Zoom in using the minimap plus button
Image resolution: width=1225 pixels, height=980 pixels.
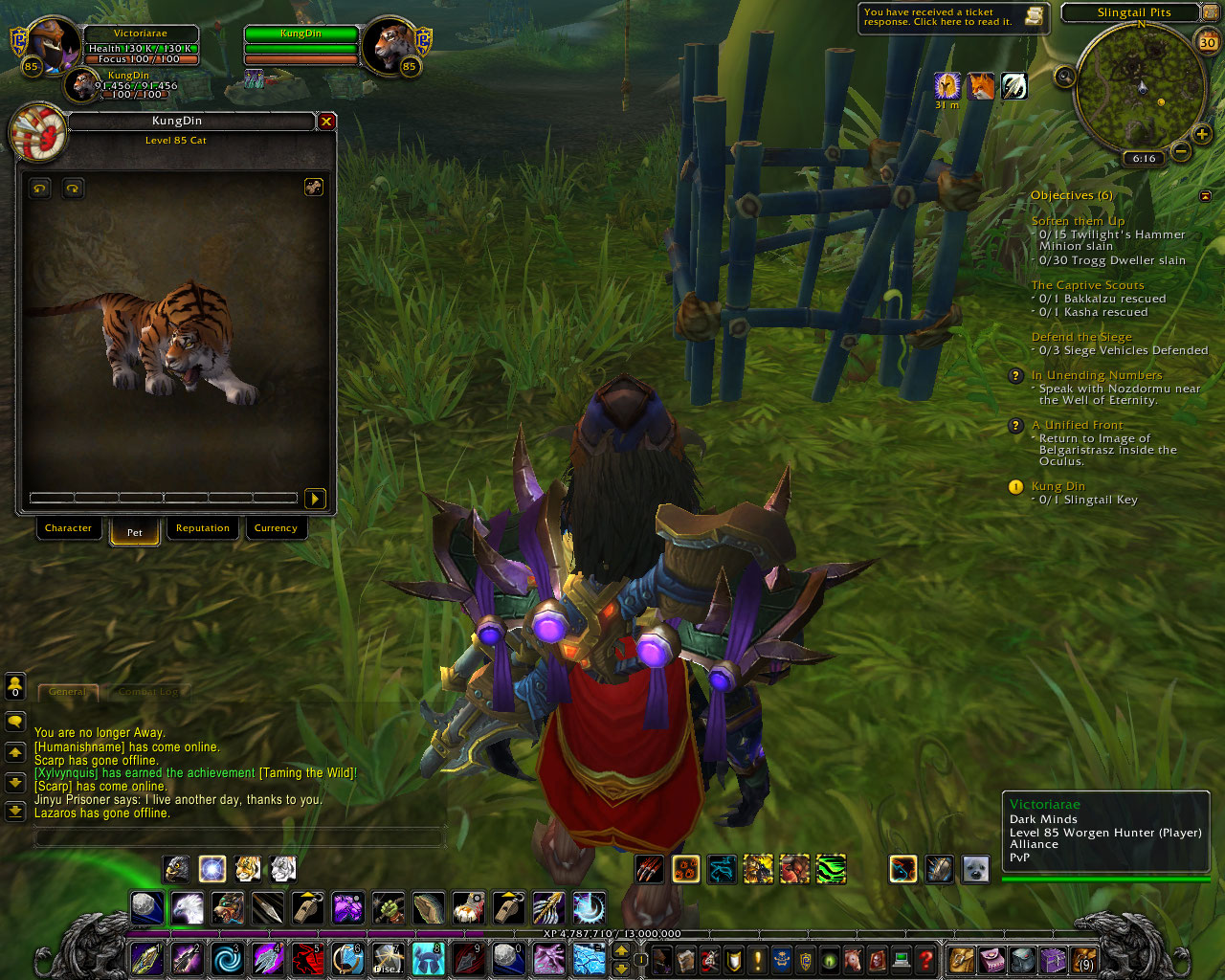[x=1203, y=135]
